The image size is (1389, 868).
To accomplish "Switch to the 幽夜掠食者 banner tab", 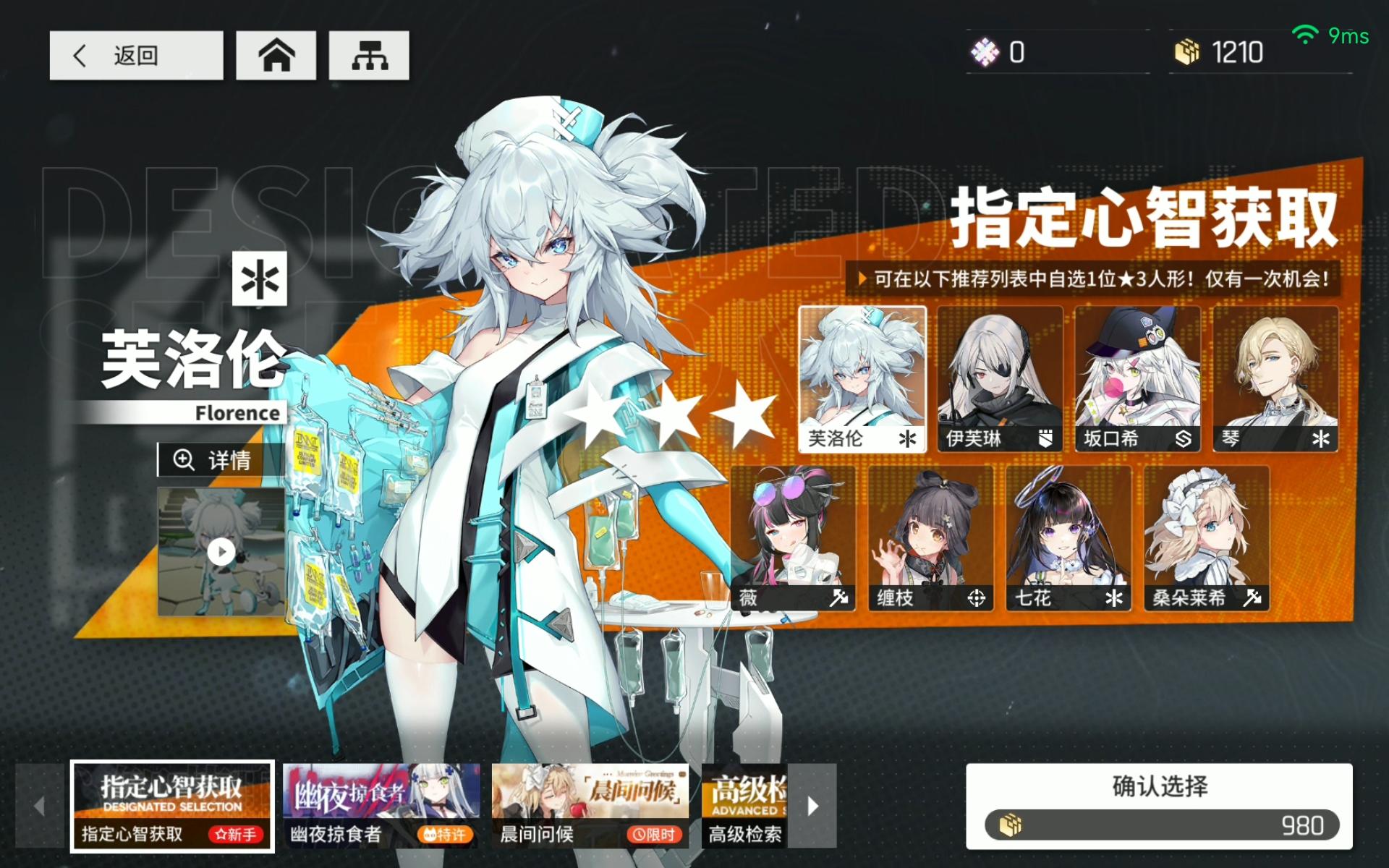I will click(381, 805).
